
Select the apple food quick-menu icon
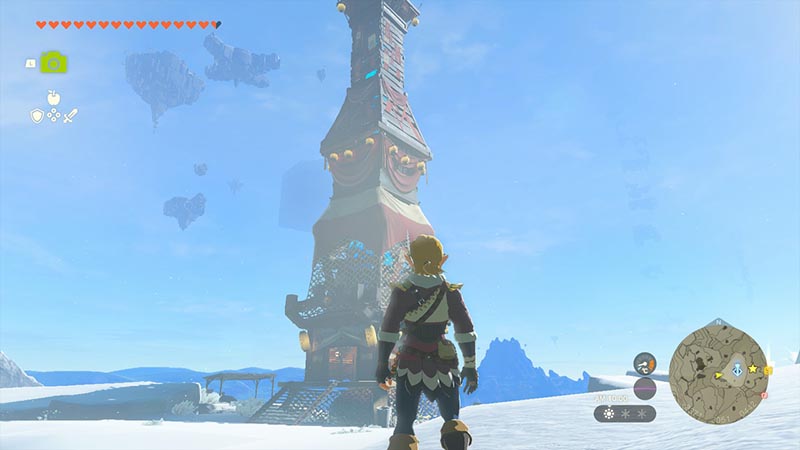(x=53, y=98)
